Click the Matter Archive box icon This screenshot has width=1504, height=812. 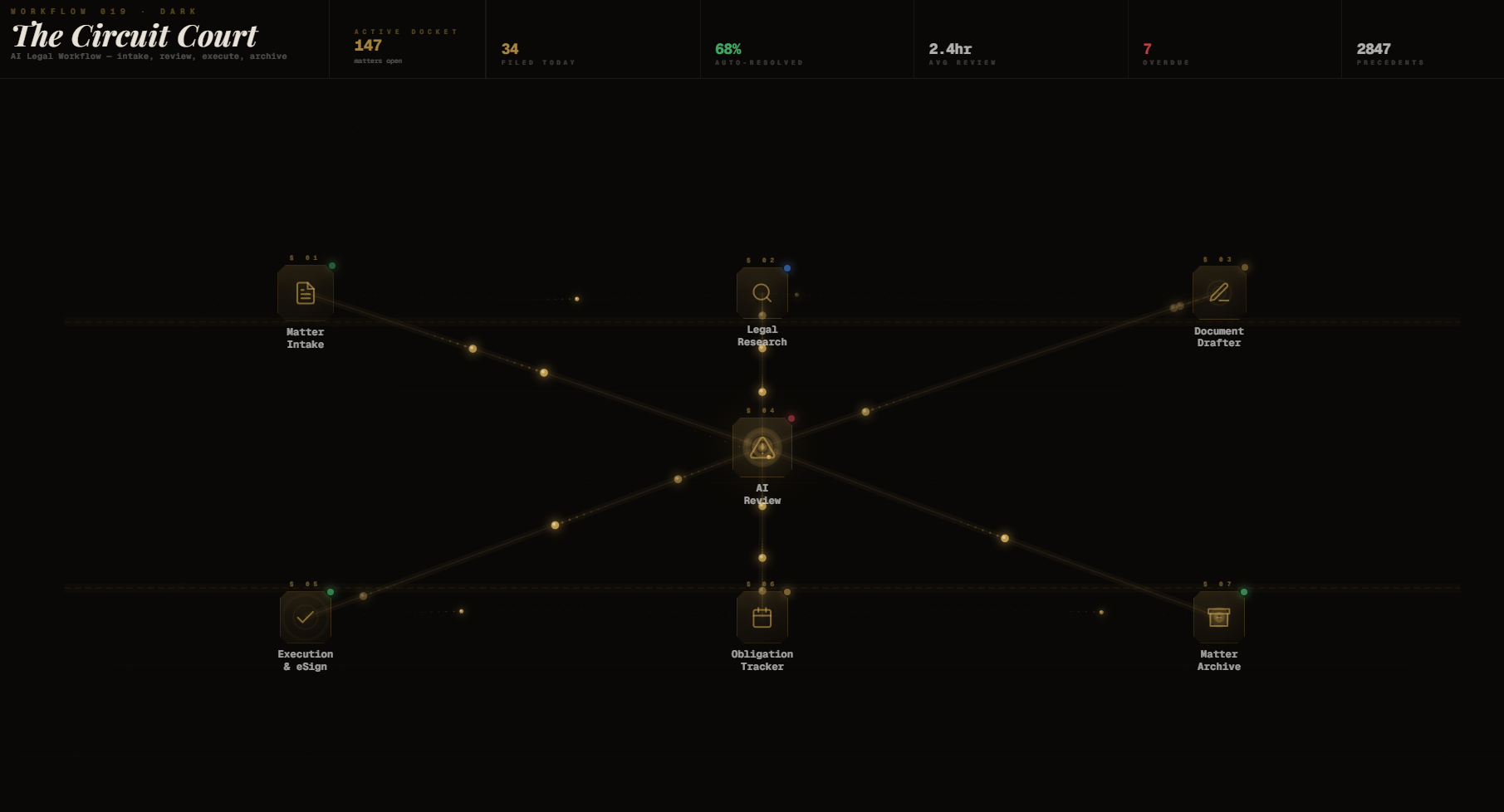(x=1218, y=616)
